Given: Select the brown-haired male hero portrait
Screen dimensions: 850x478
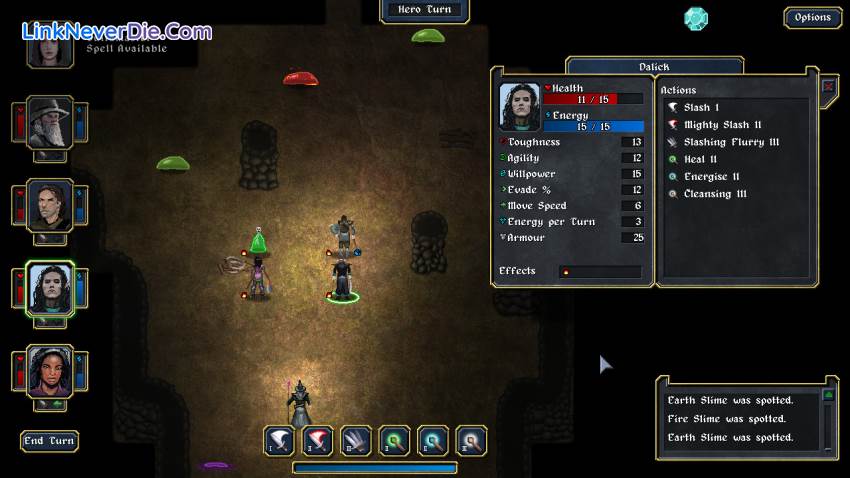Looking at the screenshot, I should [49, 204].
